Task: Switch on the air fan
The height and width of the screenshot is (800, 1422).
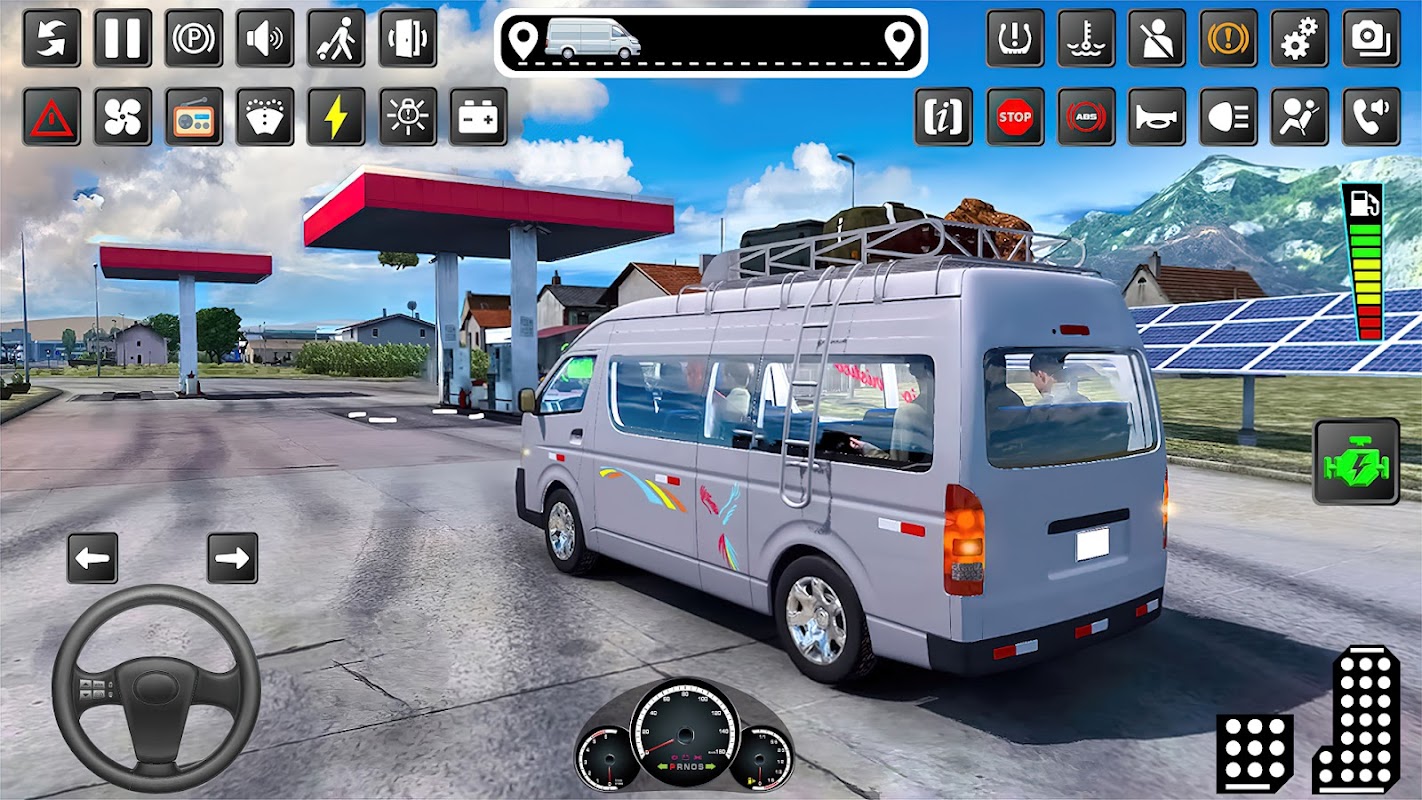Action: coord(123,117)
